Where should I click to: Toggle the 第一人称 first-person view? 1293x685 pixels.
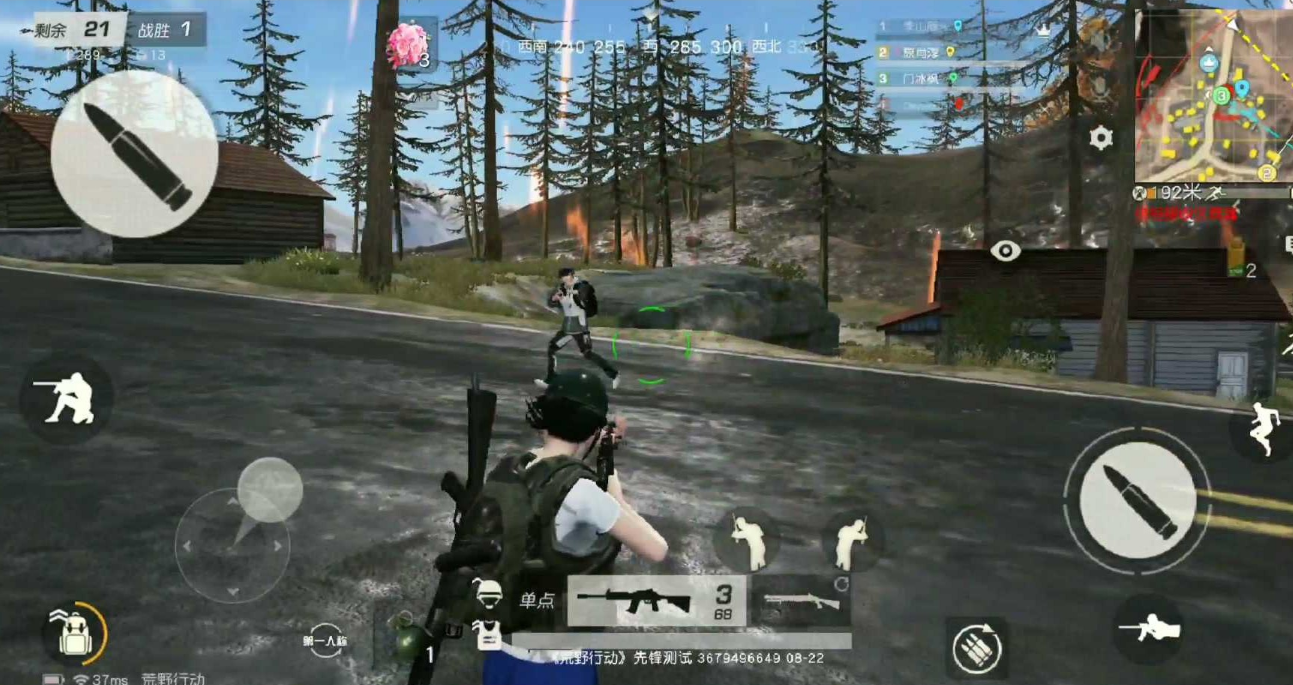pos(326,640)
